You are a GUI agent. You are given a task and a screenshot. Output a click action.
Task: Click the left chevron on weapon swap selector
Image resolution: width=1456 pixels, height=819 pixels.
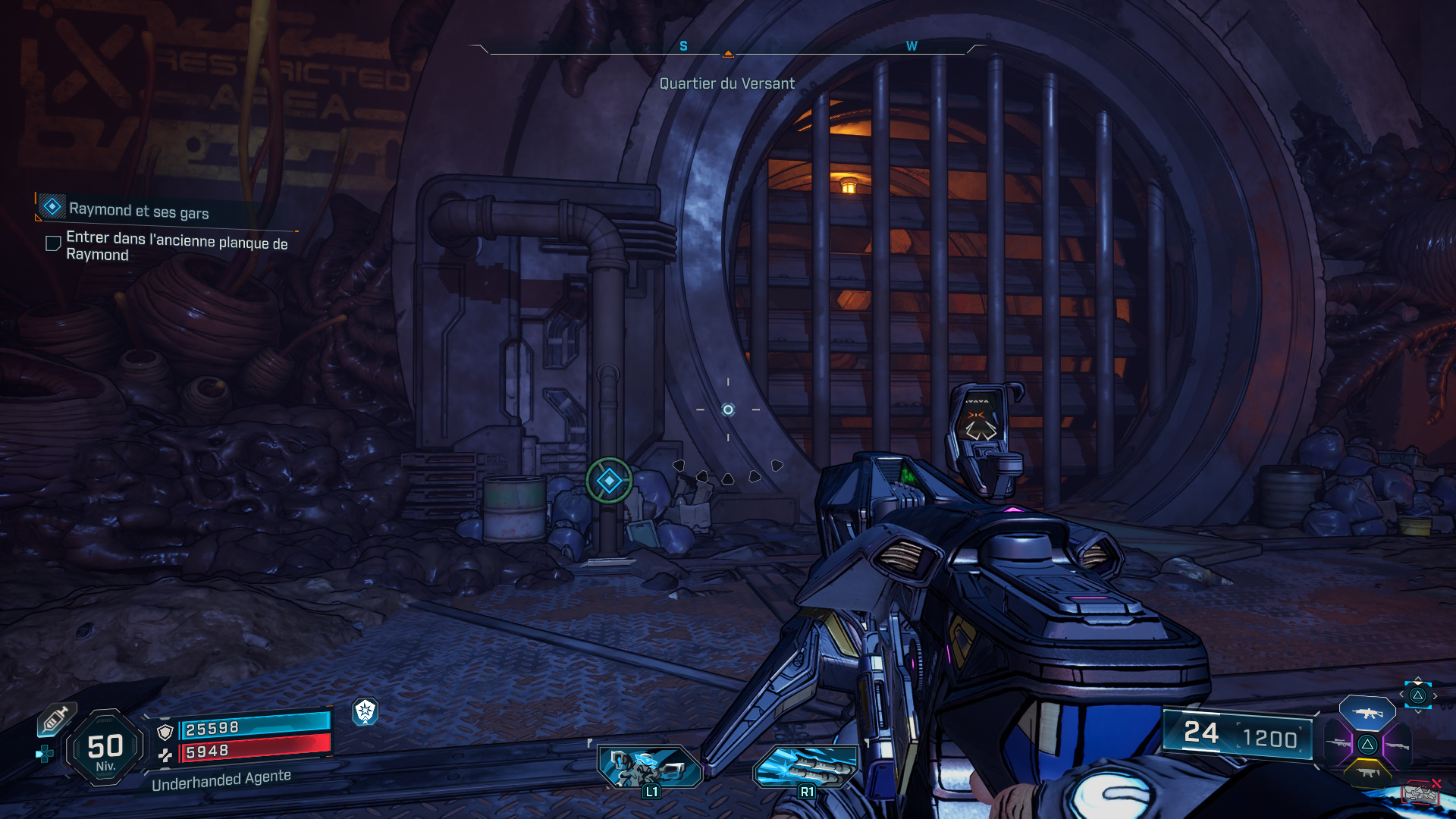(1401, 694)
